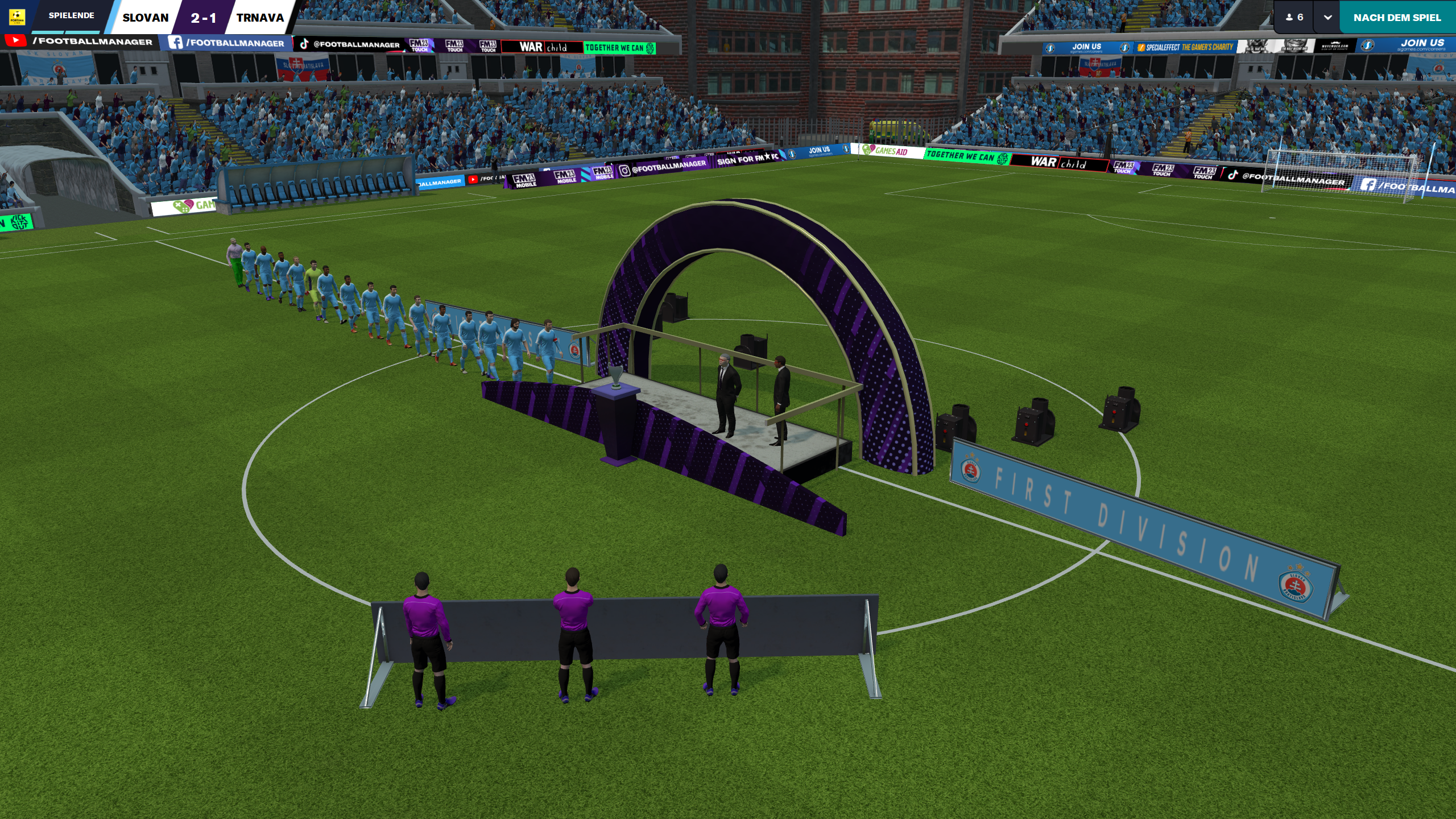Image resolution: width=1456 pixels, height=819 pixels.
Task: Select the TRNAVA team name in scoreboard
Action: tap(260, 18)
